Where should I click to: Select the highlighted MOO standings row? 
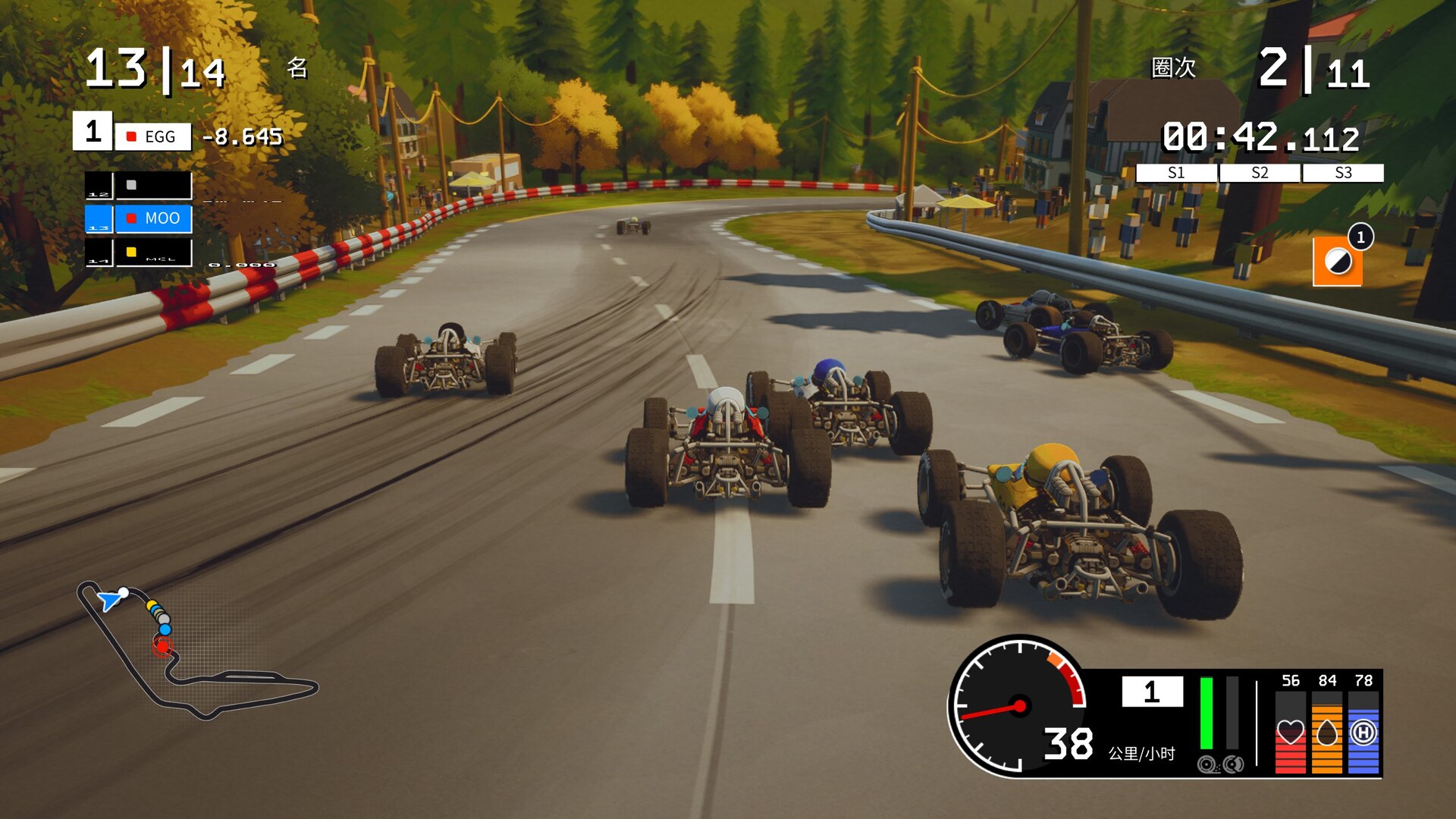click(x=152, y=218)
